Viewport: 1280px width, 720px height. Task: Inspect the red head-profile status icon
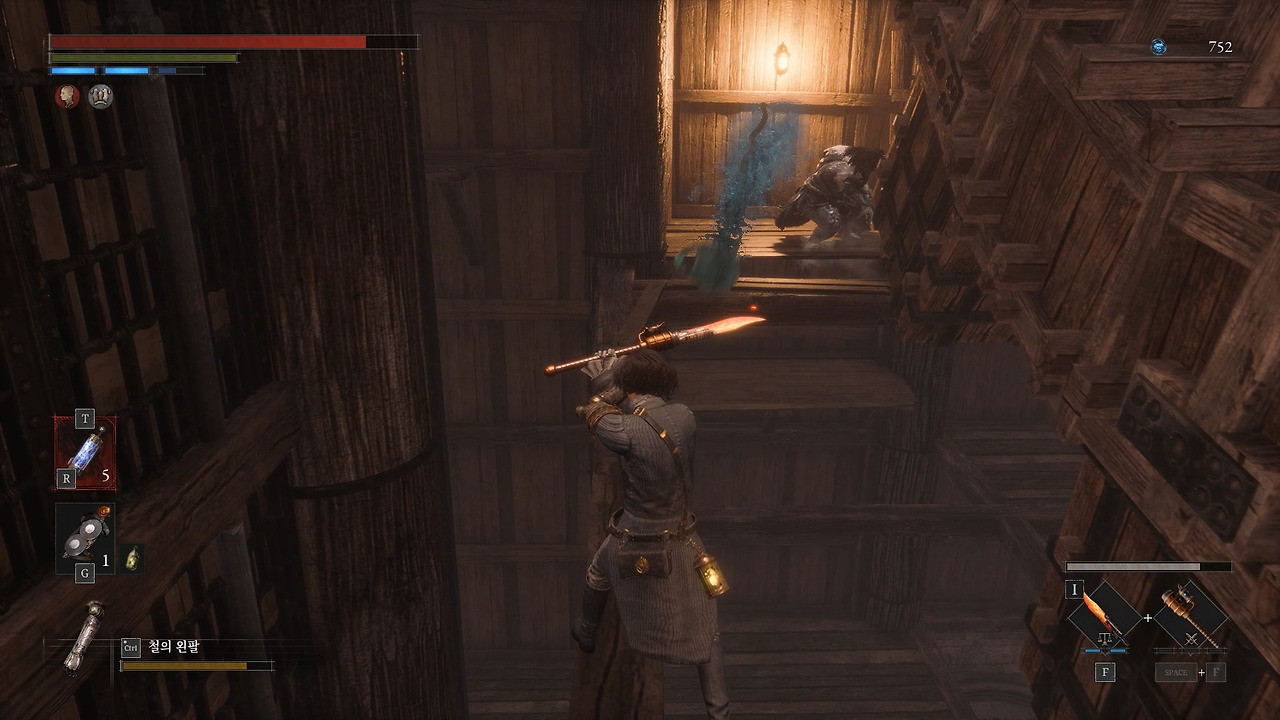pos(66,96)
